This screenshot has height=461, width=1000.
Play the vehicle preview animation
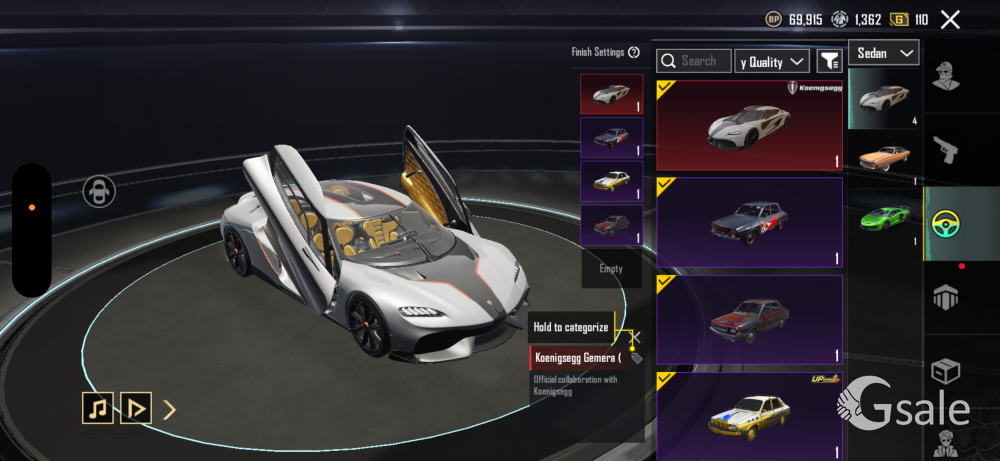(136, 408)
